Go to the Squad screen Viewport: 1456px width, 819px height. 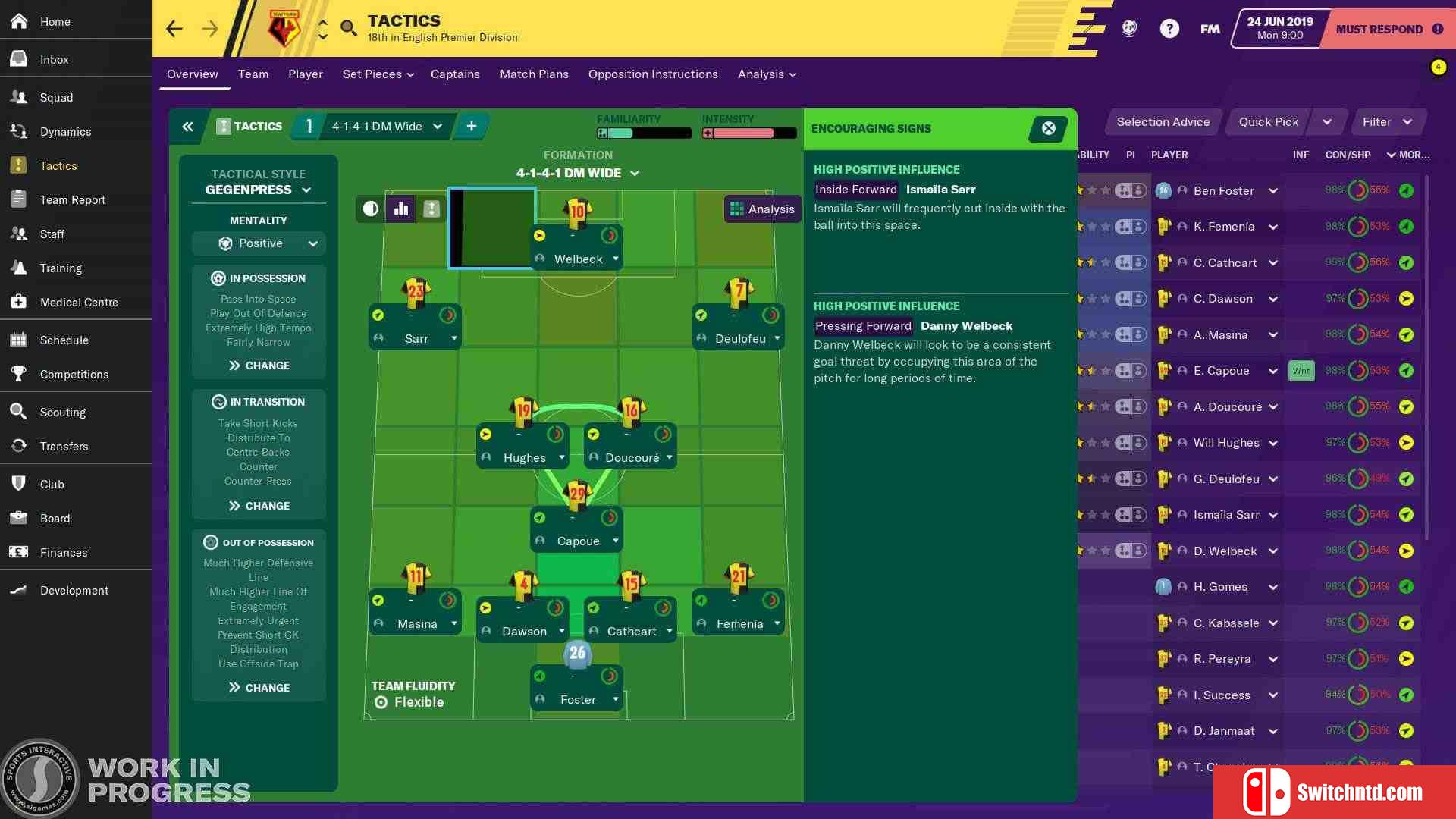tap(56, 98)
